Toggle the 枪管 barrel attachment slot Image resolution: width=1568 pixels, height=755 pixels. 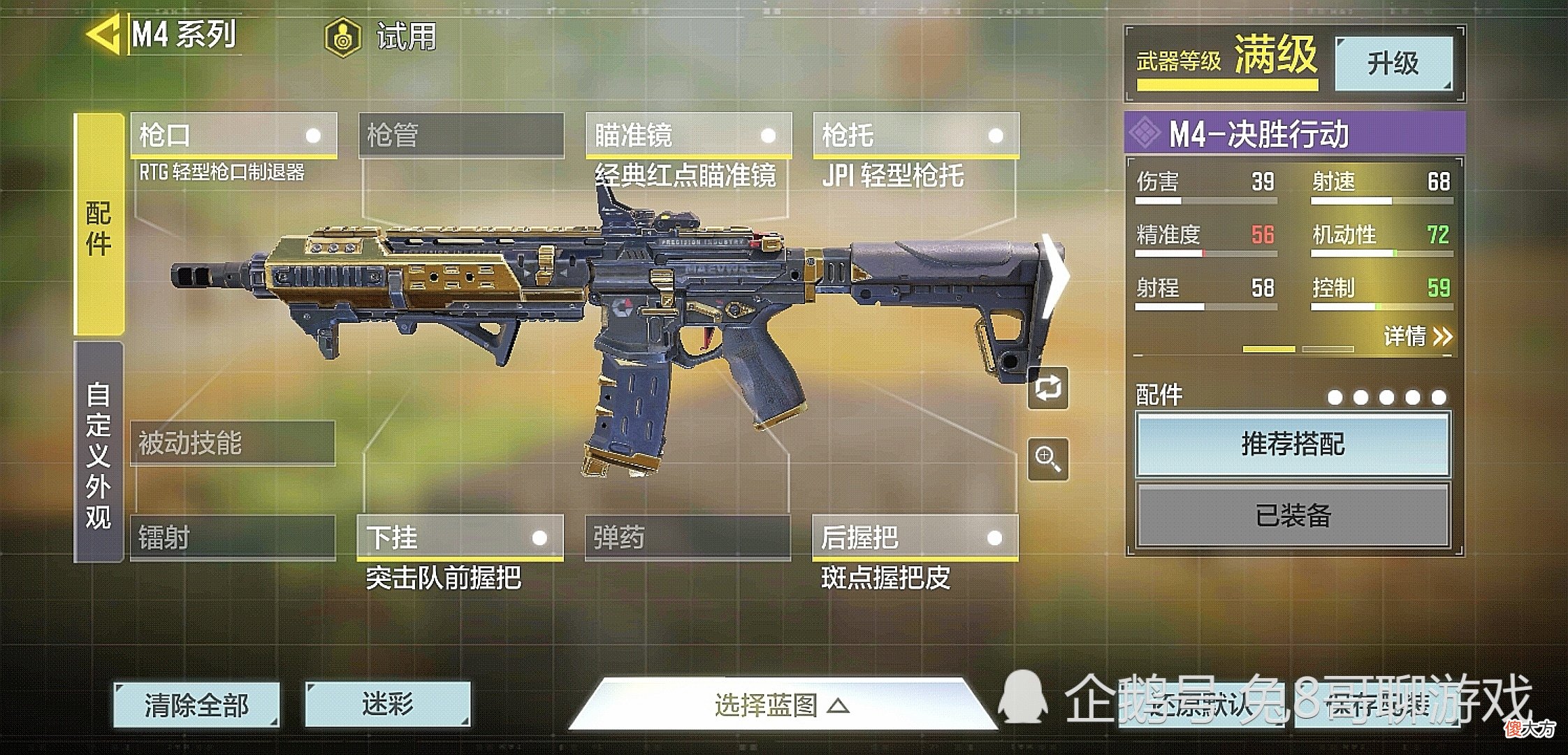click(461, 135)
